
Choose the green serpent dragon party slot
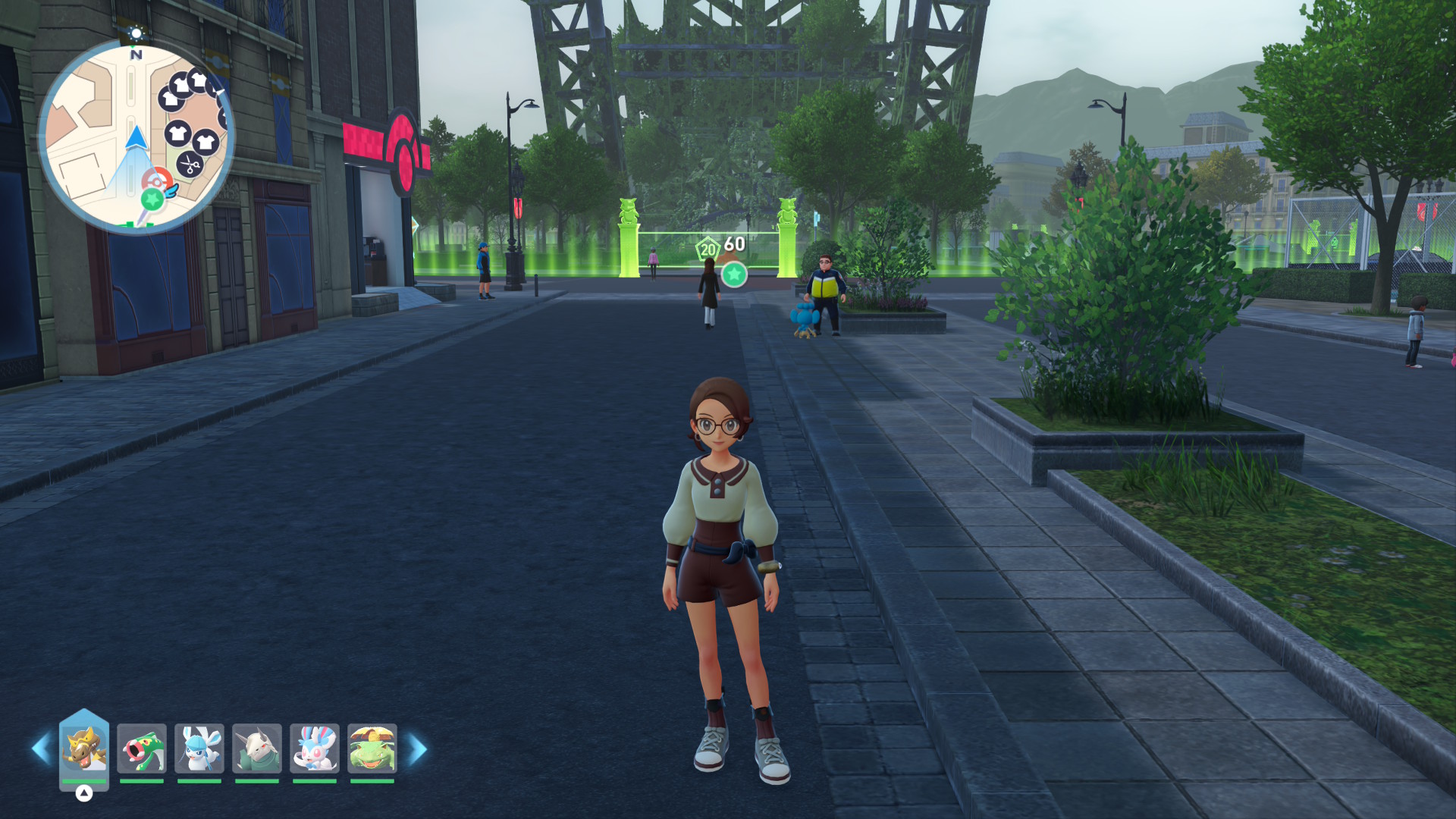click(142, 749)
